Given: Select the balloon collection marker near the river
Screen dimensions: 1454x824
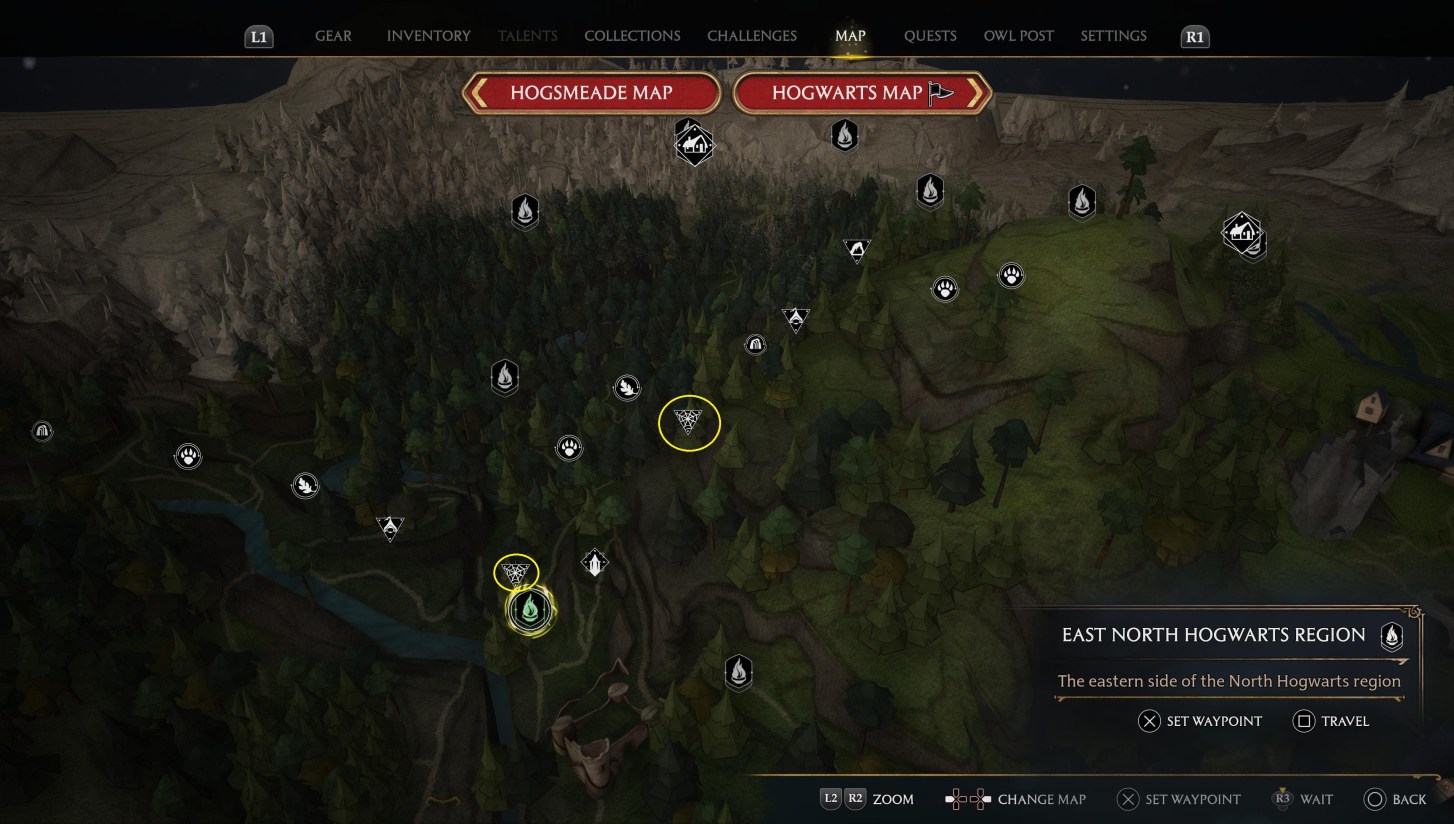Looking at the screenshot, I should [305, 486].
